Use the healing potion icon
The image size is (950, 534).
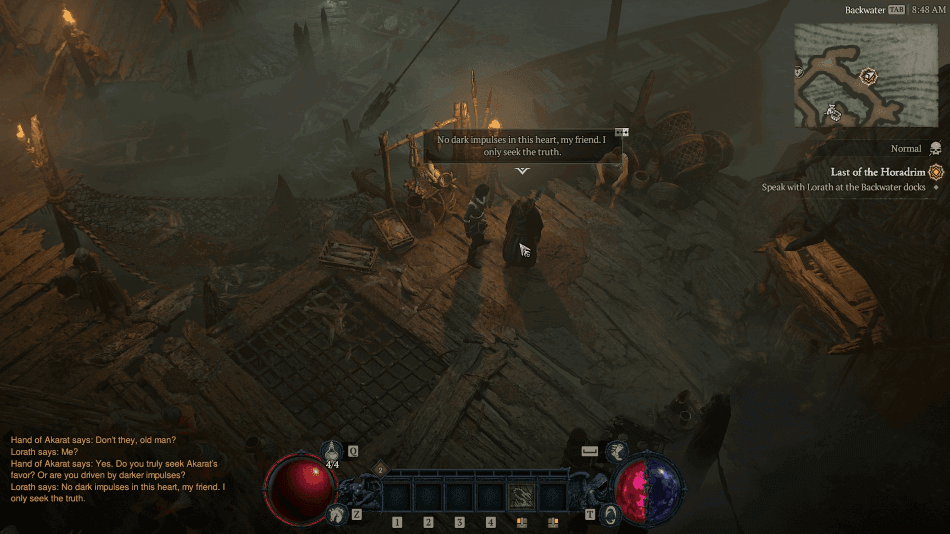[332, 453]
